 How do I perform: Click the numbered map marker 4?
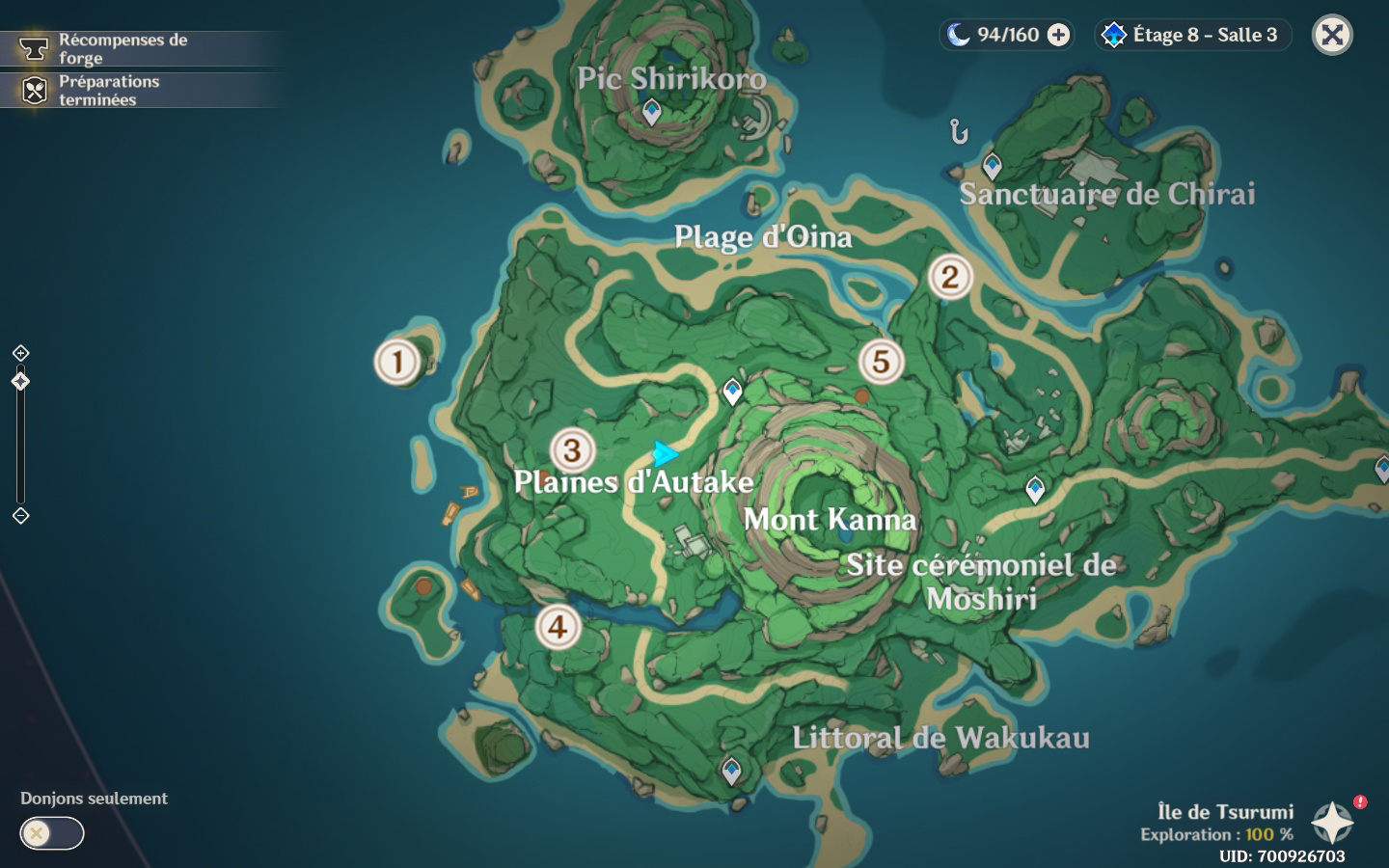pyautogui.click(x=558, y=627)
